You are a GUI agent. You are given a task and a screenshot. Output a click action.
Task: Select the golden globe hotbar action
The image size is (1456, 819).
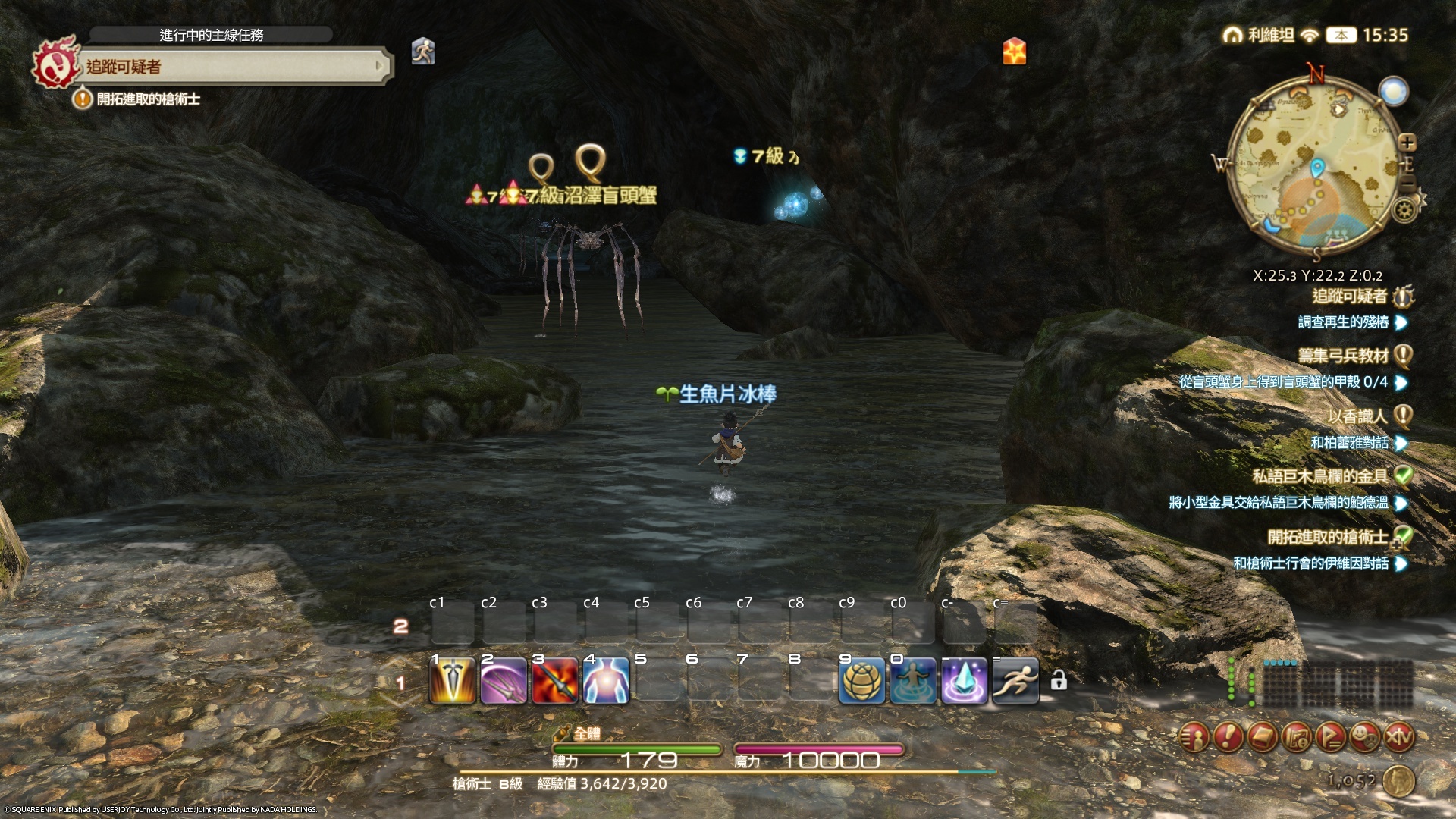861,681
